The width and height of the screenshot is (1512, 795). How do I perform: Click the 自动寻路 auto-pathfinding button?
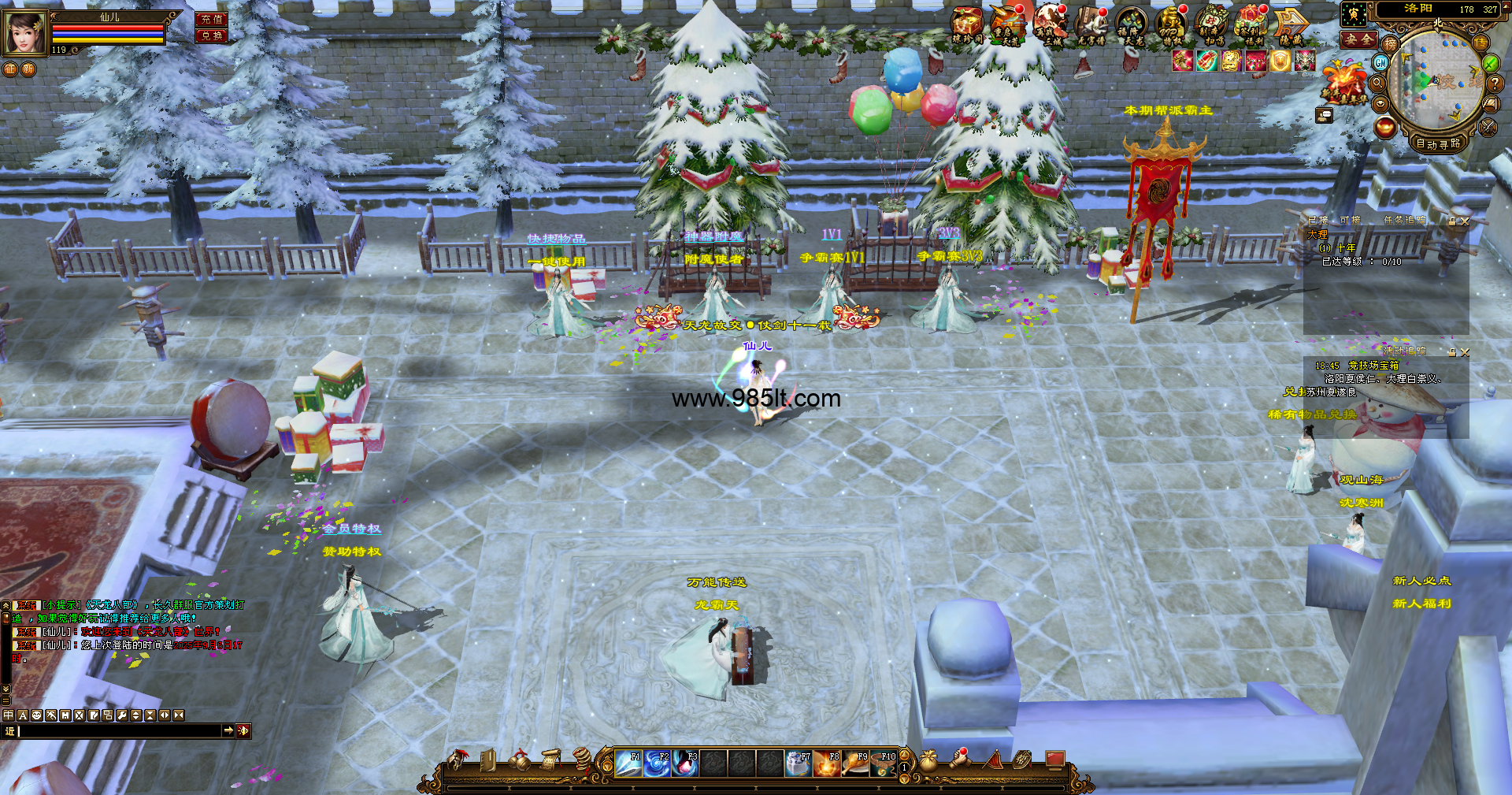pyautogui.click(x=1438, y=143)
